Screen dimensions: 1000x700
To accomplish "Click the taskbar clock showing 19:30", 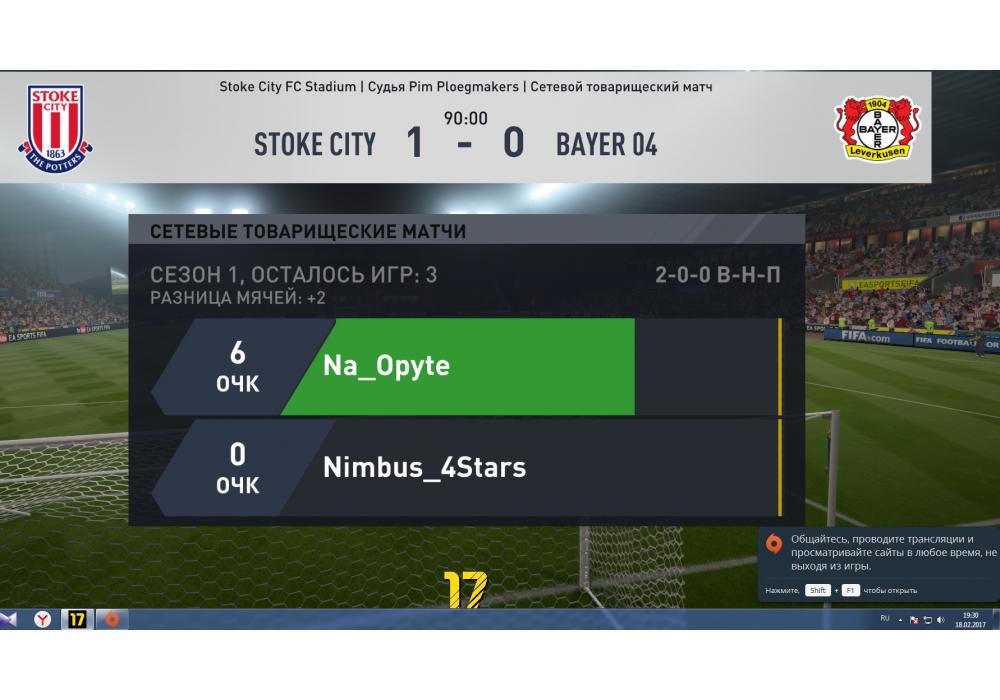I will point(970,620).
